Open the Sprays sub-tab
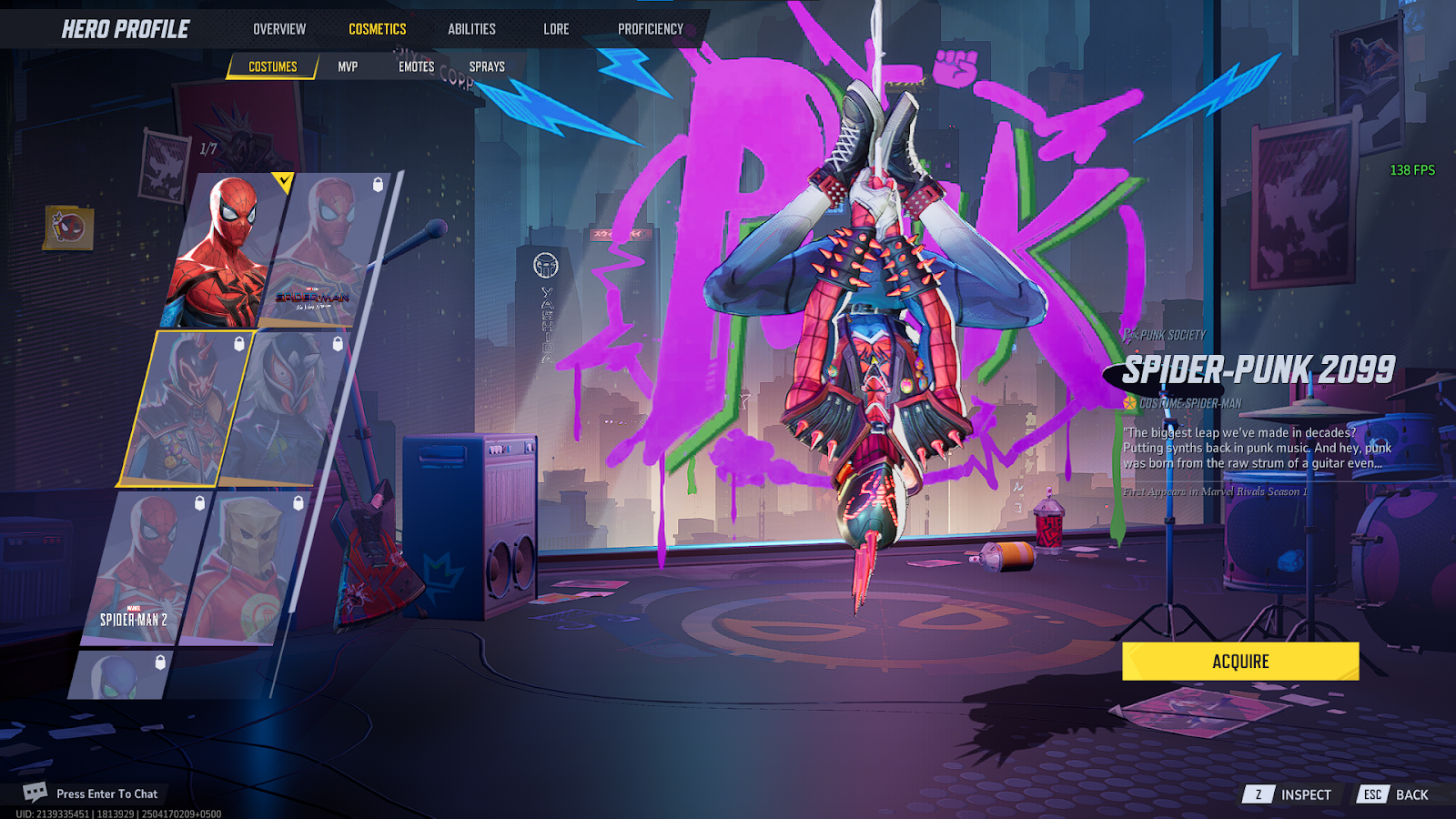This screenshot has height=819, width=1456. pyautogui.click(x=487, y=66)
